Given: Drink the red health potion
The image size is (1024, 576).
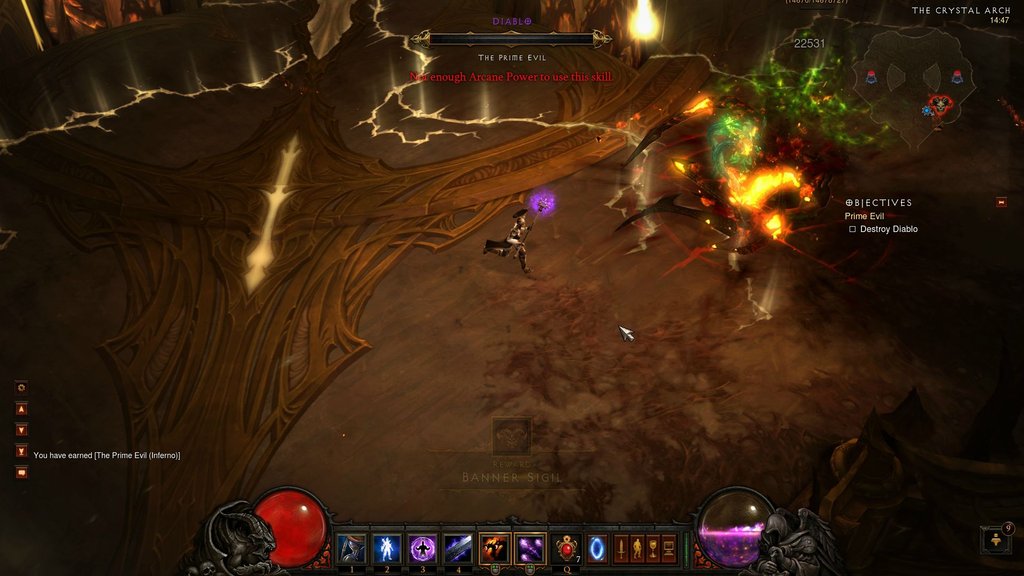Looking at the screenshot, I should [568, 548].
